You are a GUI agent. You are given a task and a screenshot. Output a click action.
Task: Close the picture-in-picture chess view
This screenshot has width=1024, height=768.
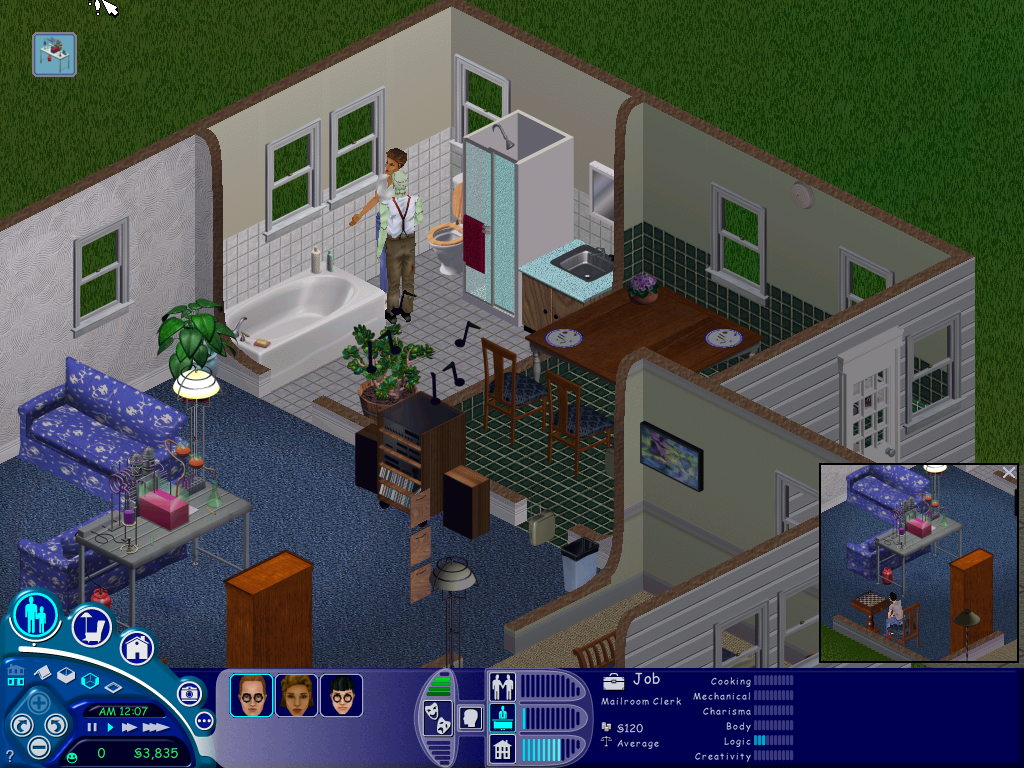click(1009, 473)
